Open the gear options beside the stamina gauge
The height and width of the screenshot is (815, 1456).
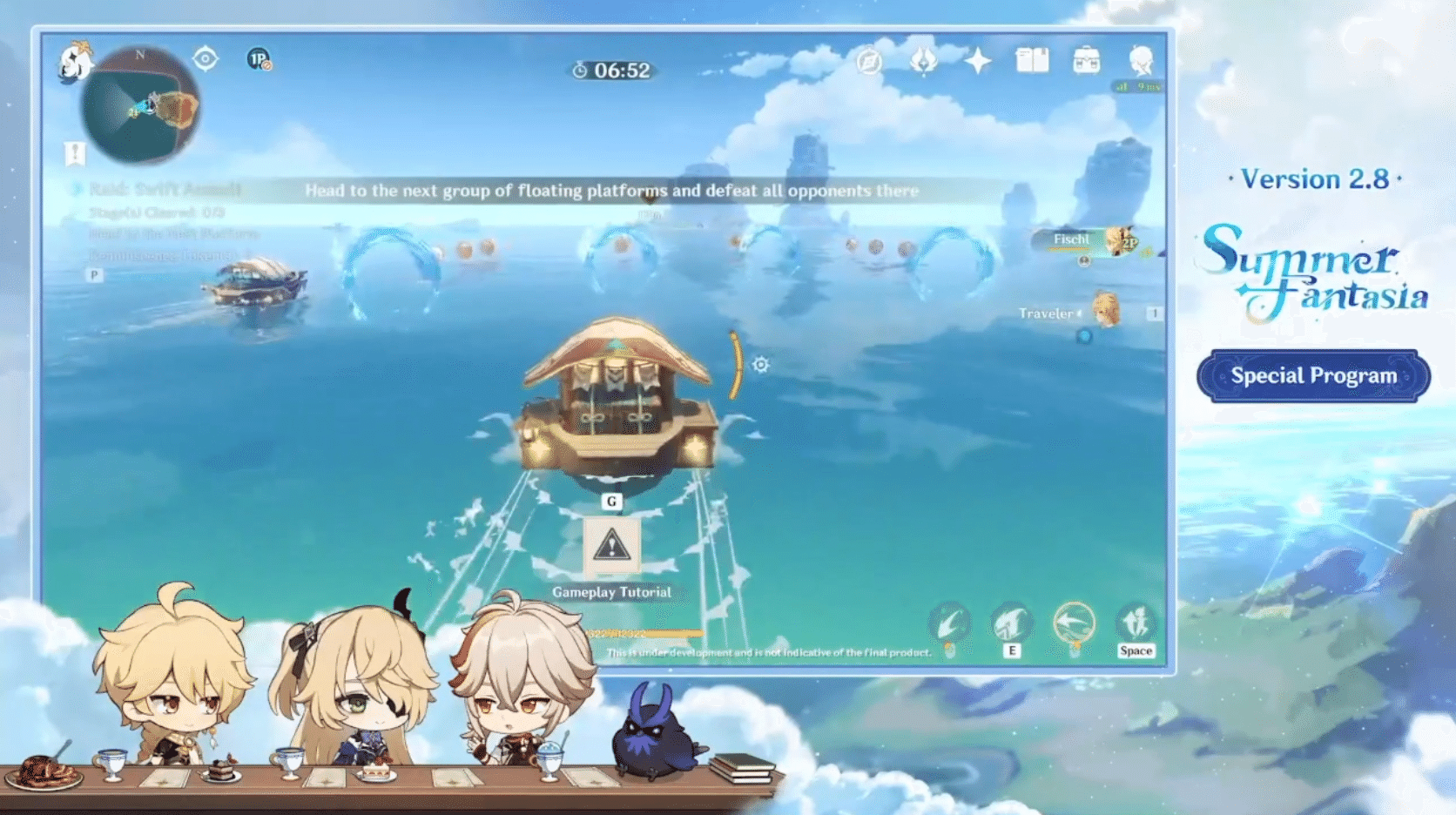pos(760,366)
